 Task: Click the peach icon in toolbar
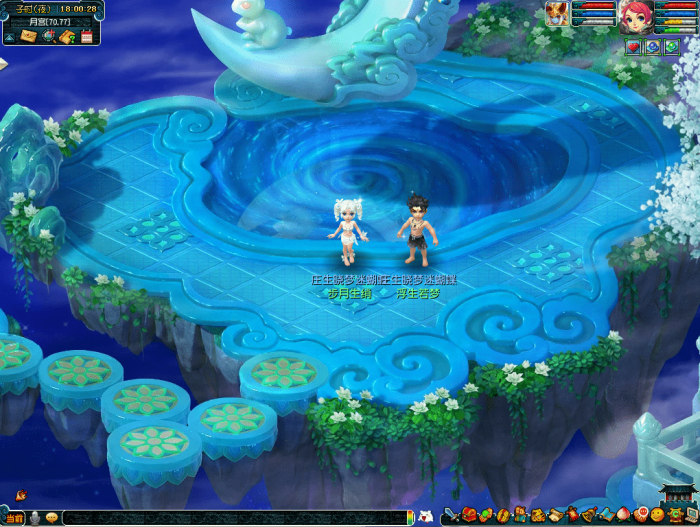click(x=622, y=515)
